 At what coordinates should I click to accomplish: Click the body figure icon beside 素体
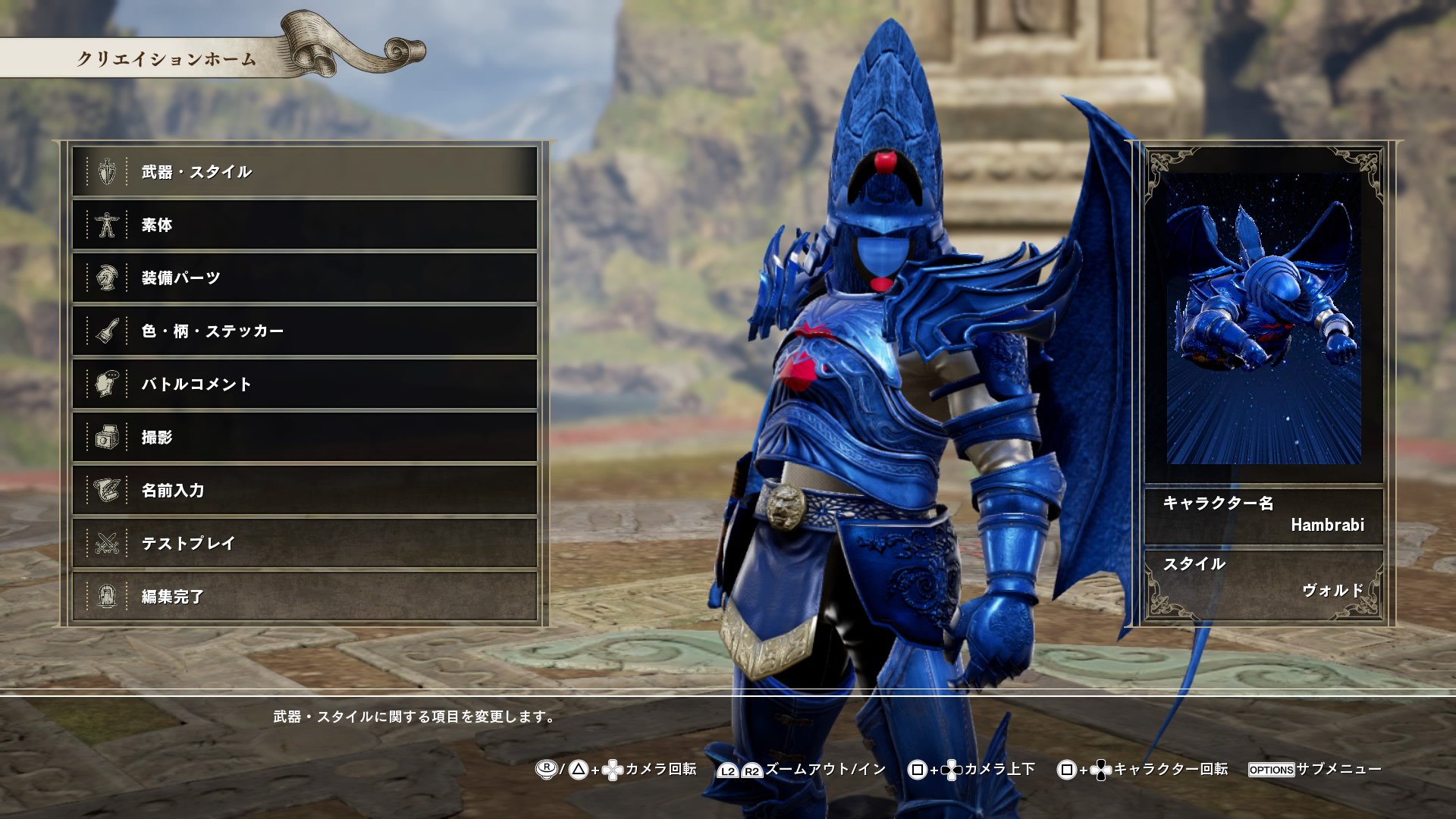click(106, 224)
